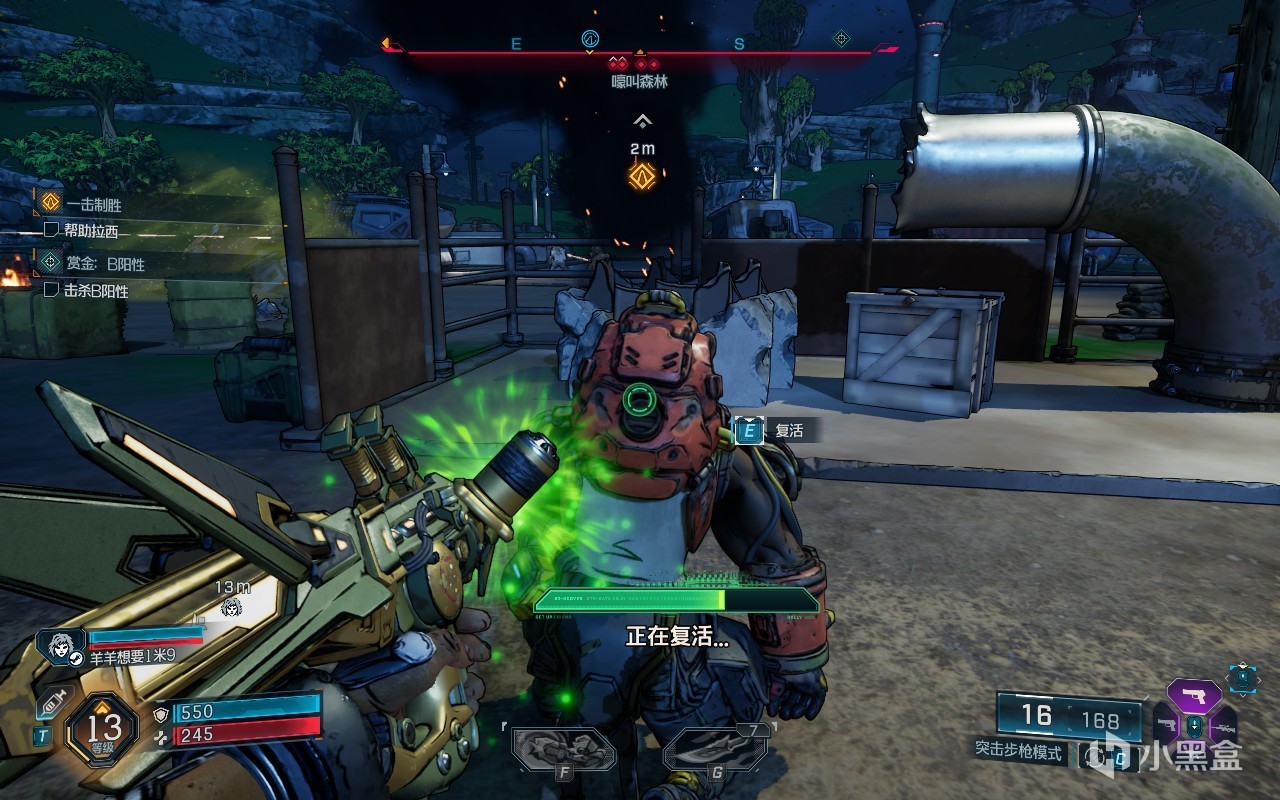This screenshot has height=800, width=1280.
Task: Activate the F action skill icon
Action: pyautogui.click(x=563, y=749)
